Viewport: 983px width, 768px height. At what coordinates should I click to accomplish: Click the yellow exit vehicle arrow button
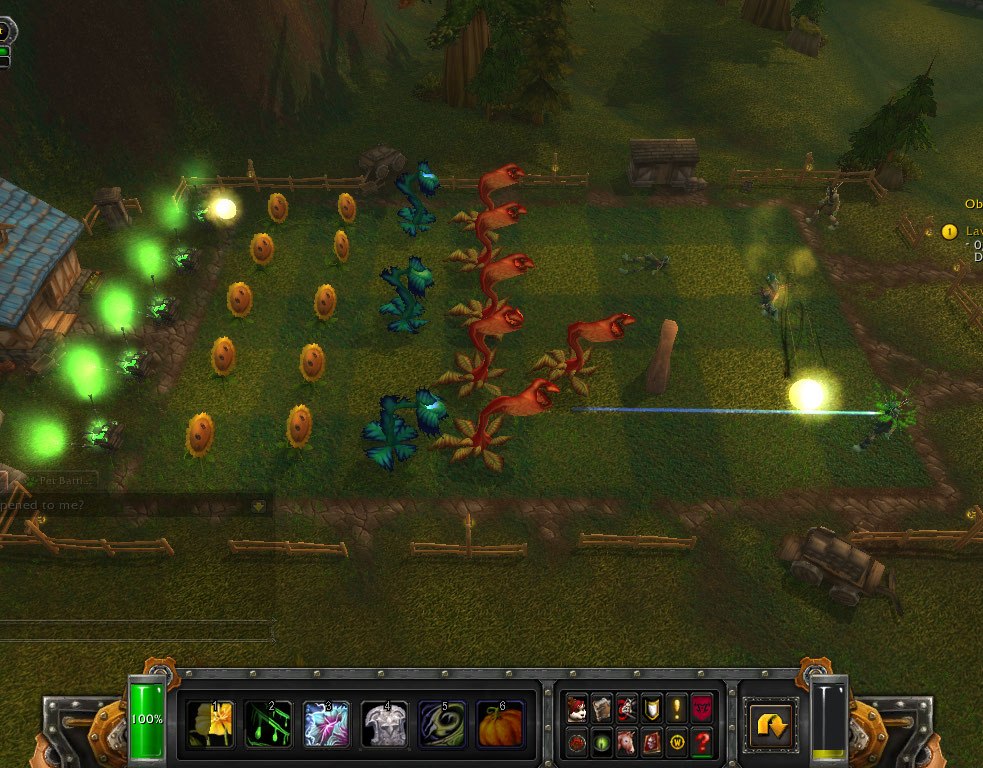click(771, 725)
